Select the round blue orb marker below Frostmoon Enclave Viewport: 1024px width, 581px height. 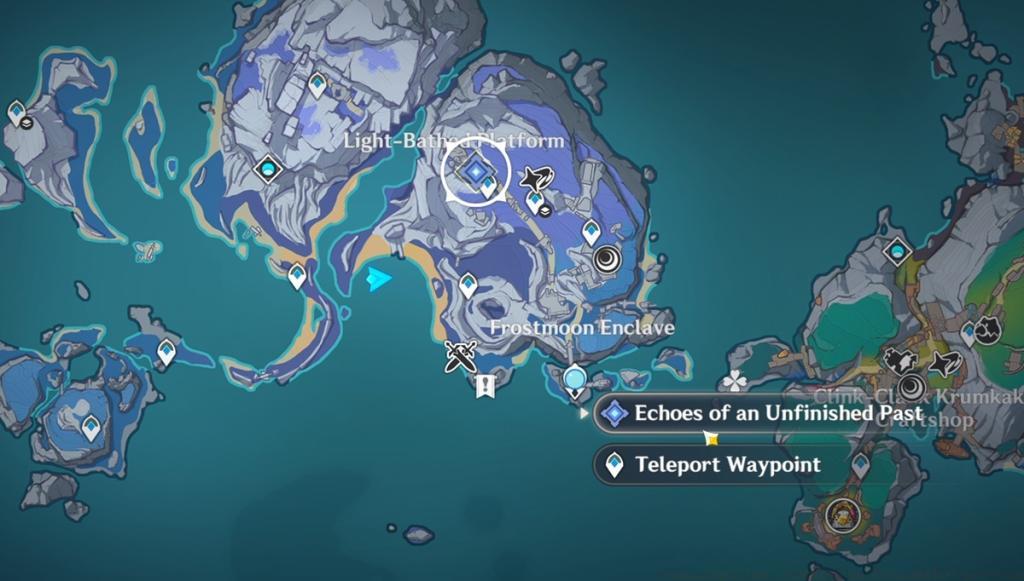coord(574,378)
